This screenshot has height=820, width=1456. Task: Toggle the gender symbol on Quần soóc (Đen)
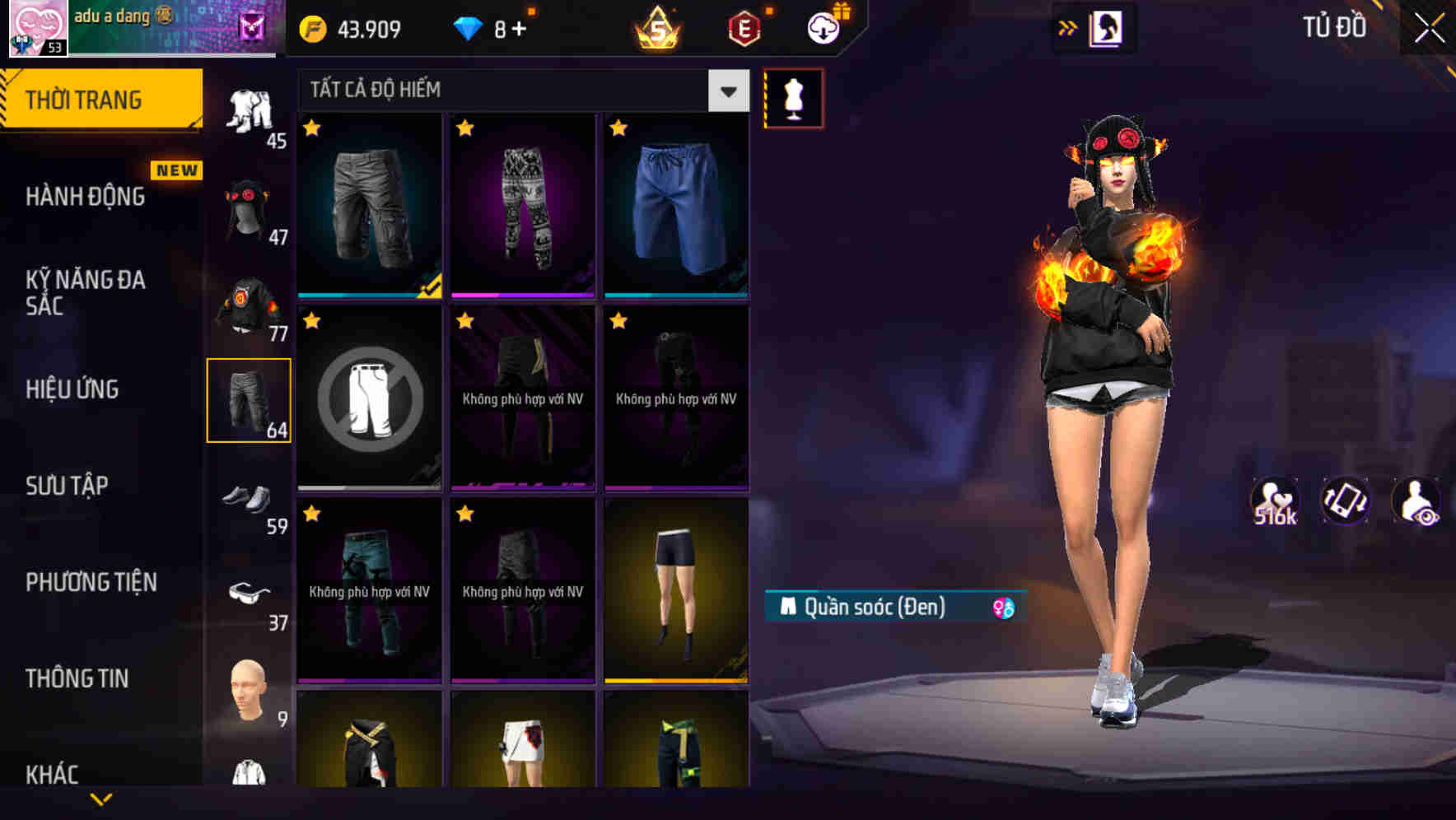(1003, 607)
